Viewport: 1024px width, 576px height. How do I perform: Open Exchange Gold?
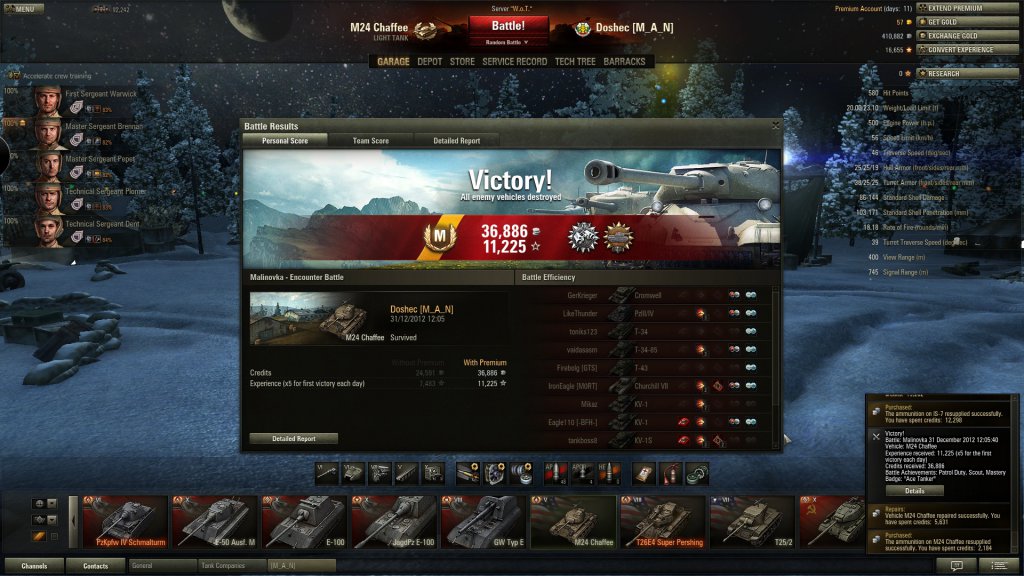[x=958, y=36]
